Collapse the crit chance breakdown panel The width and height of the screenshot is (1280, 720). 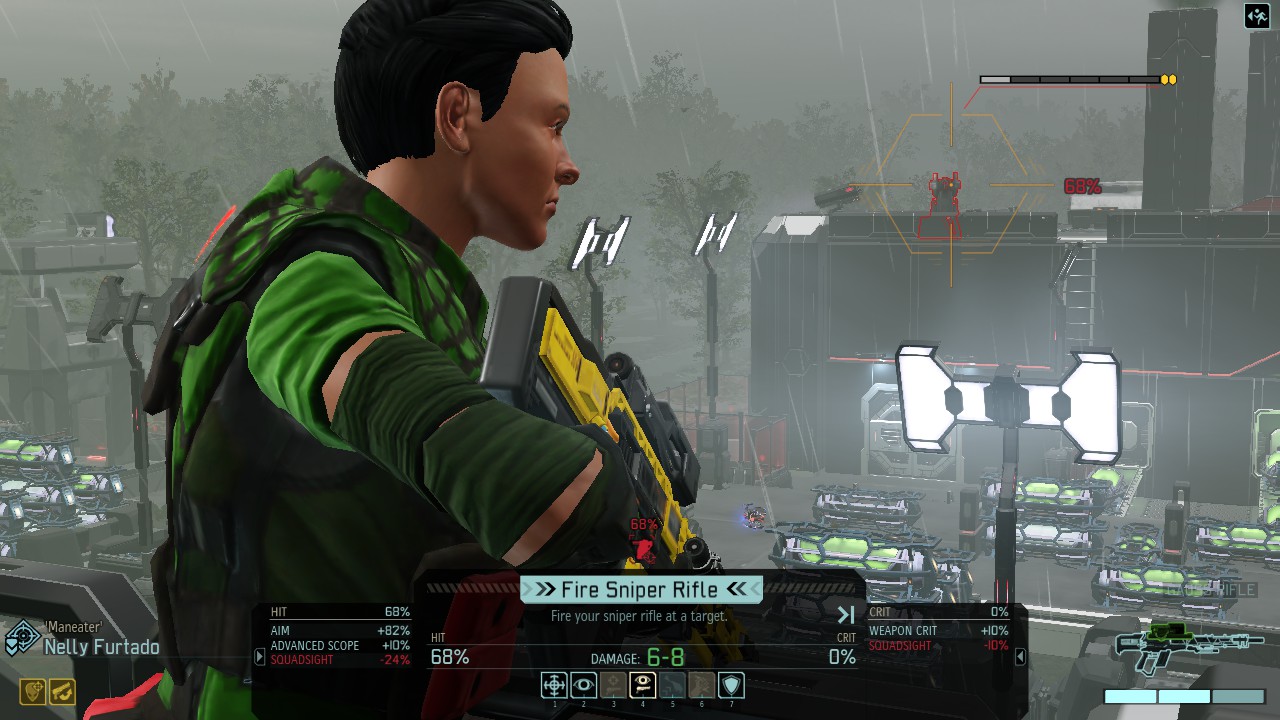pos(1020,657)
